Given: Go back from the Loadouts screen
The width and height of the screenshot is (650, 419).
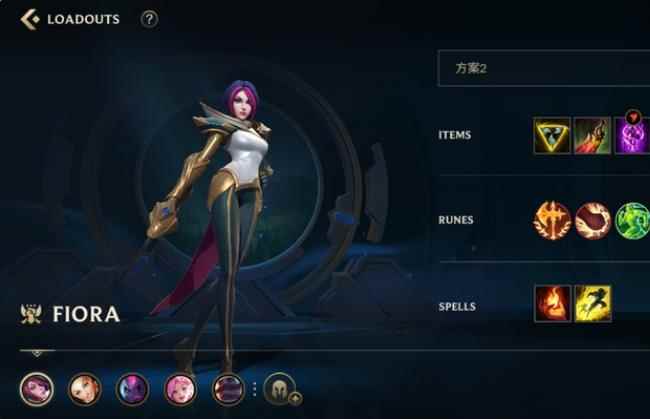Looking at the screenshot, I should coord(29,18).
